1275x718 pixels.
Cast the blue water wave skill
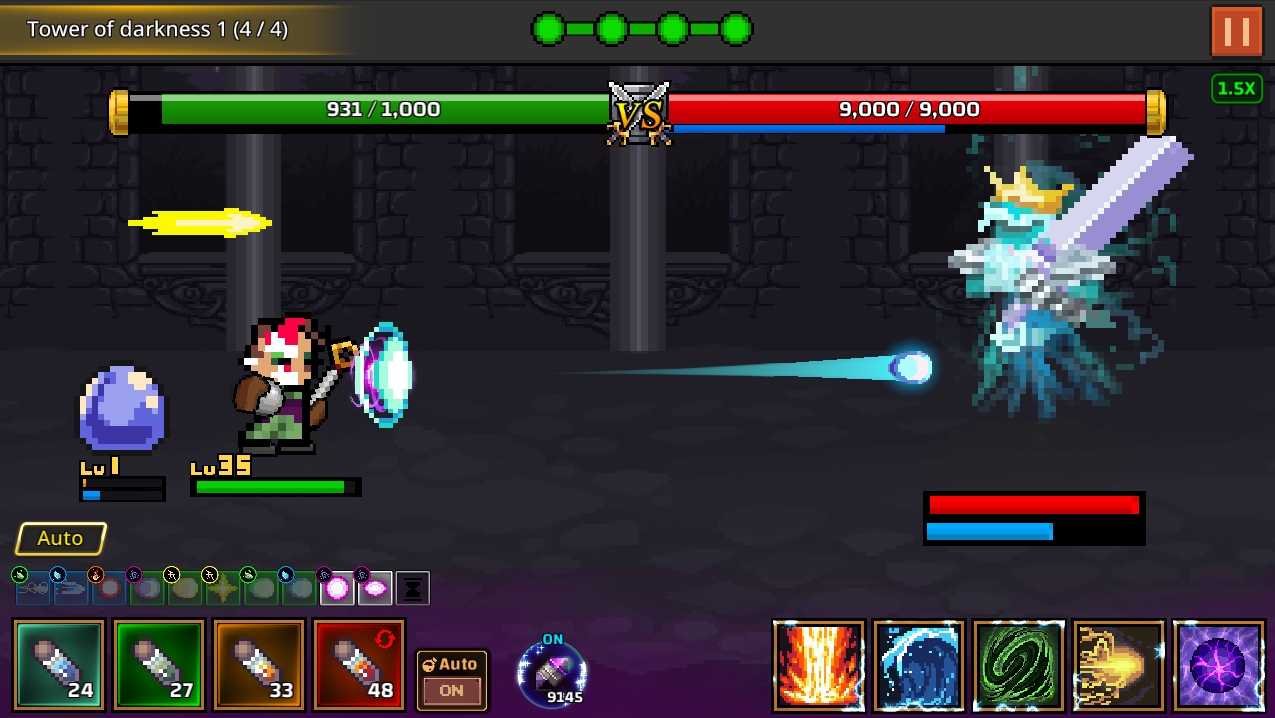coord(919,665)
